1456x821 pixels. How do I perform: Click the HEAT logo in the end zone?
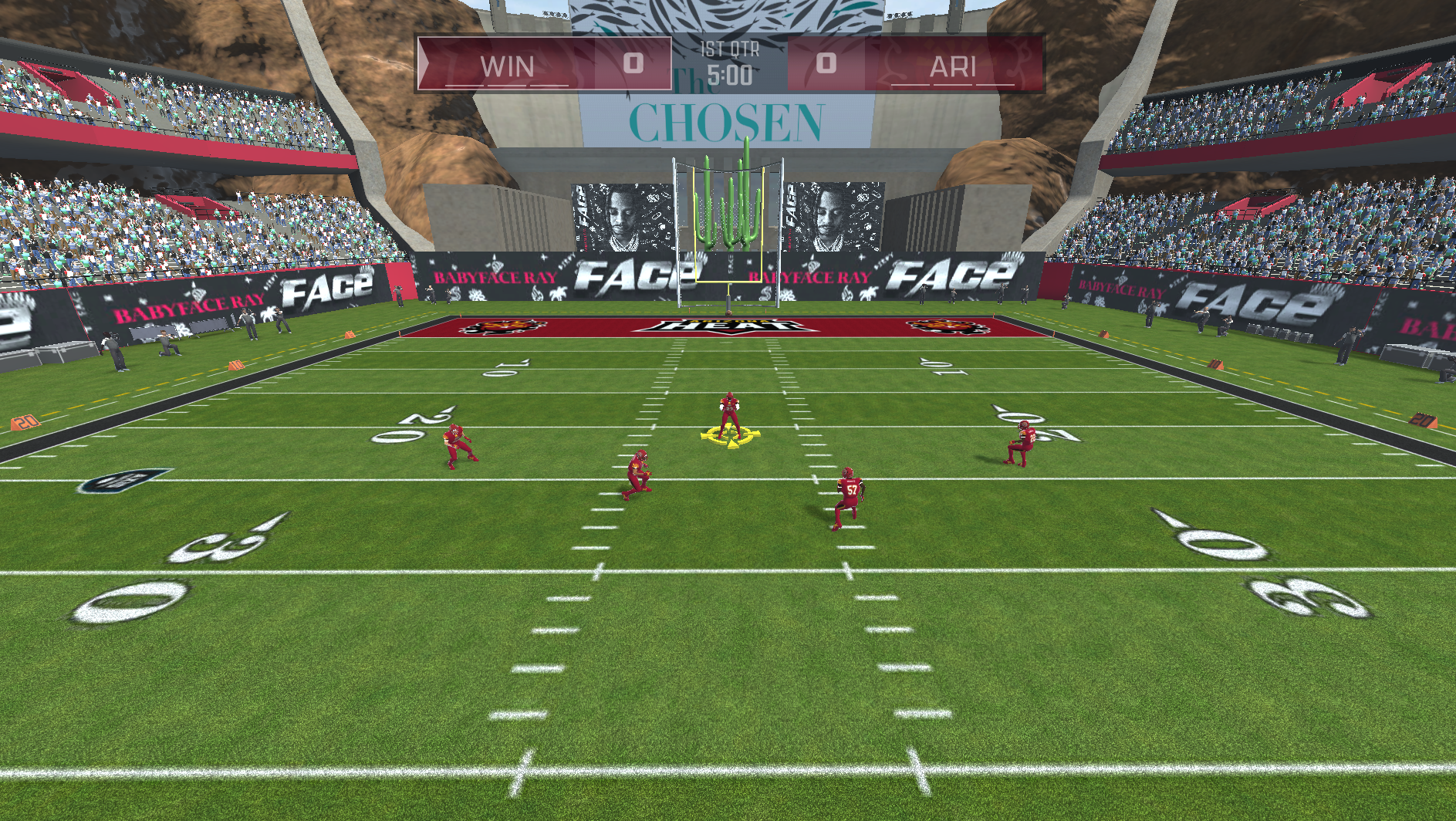(731, 328)
